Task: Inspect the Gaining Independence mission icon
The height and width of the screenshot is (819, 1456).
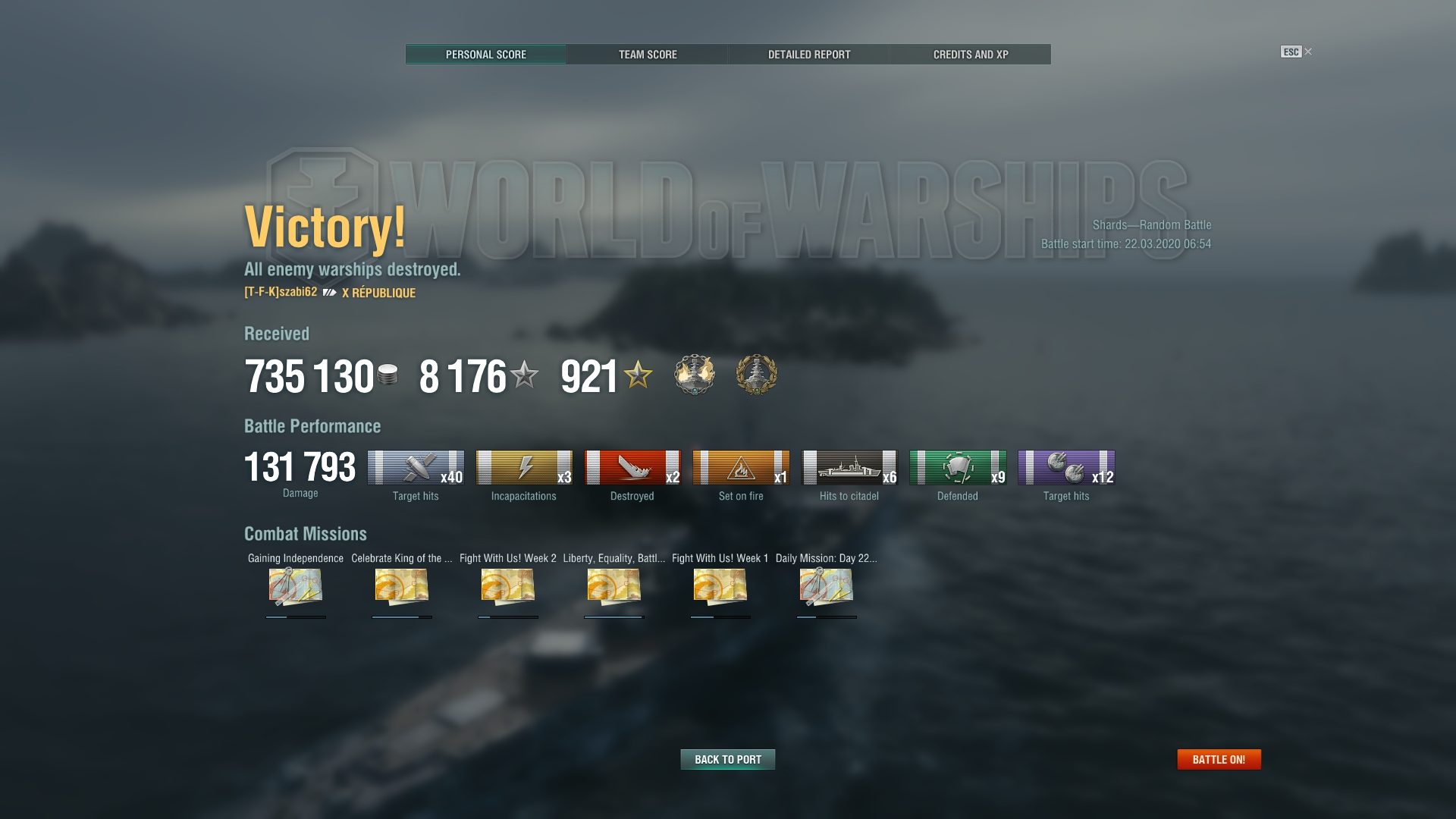Action: tap(295, 586)
